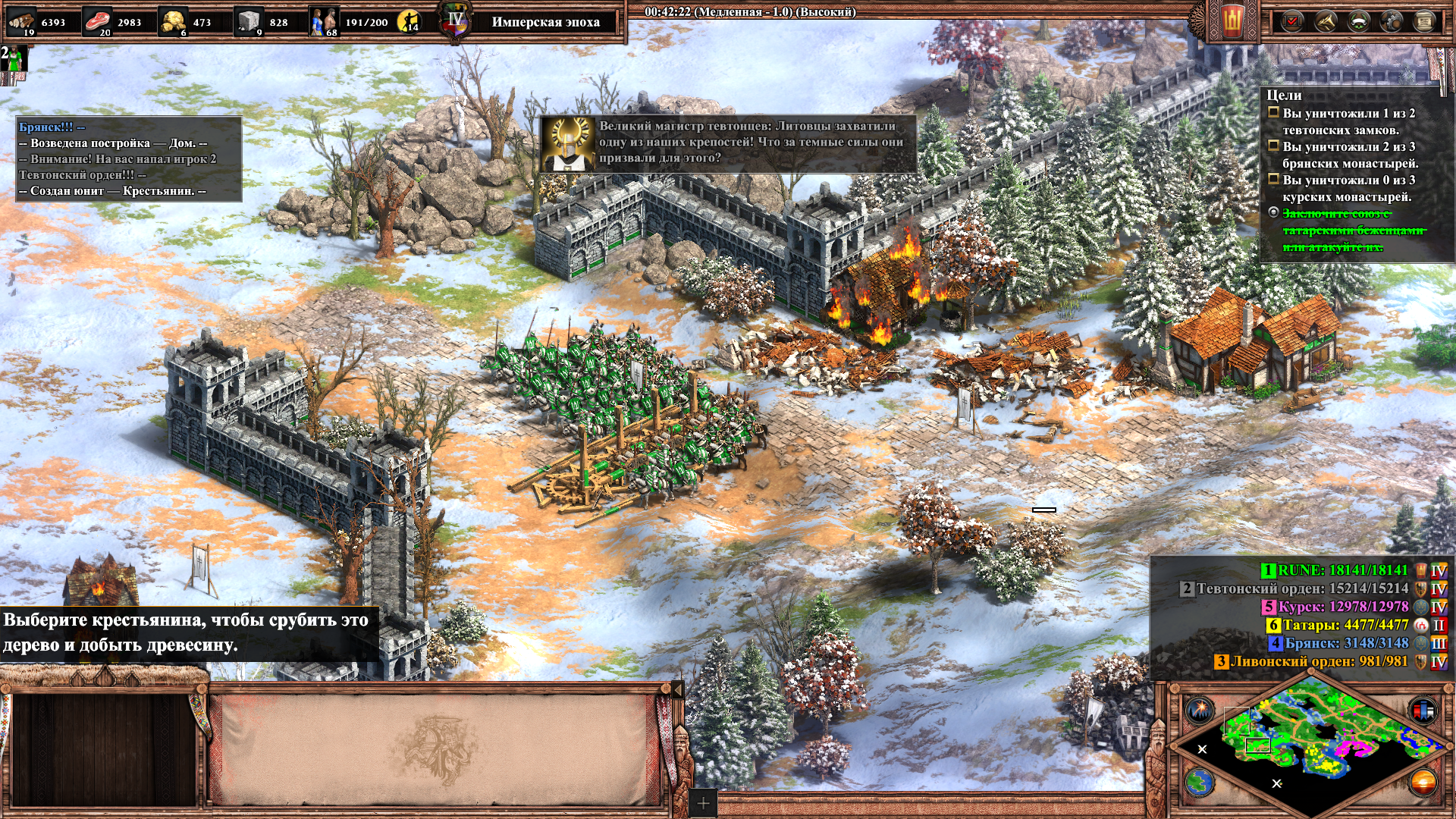Screen dimensions: 1456x819
Task: Click the minimap sunset button
Action: (1423, 782)
